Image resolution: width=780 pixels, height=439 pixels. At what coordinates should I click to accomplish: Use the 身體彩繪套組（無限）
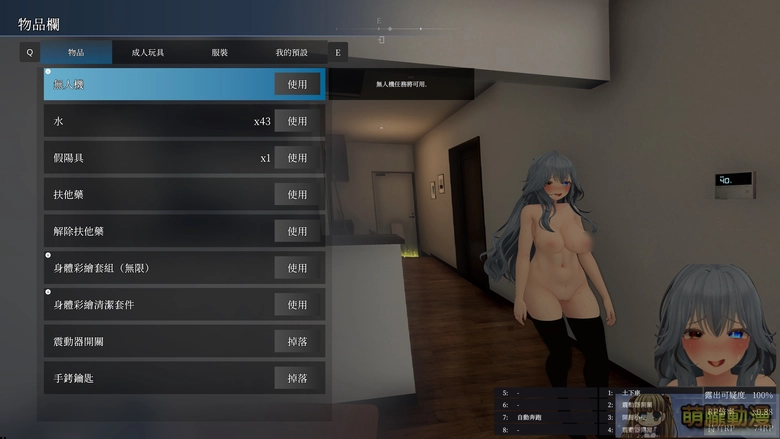[297, 268]
